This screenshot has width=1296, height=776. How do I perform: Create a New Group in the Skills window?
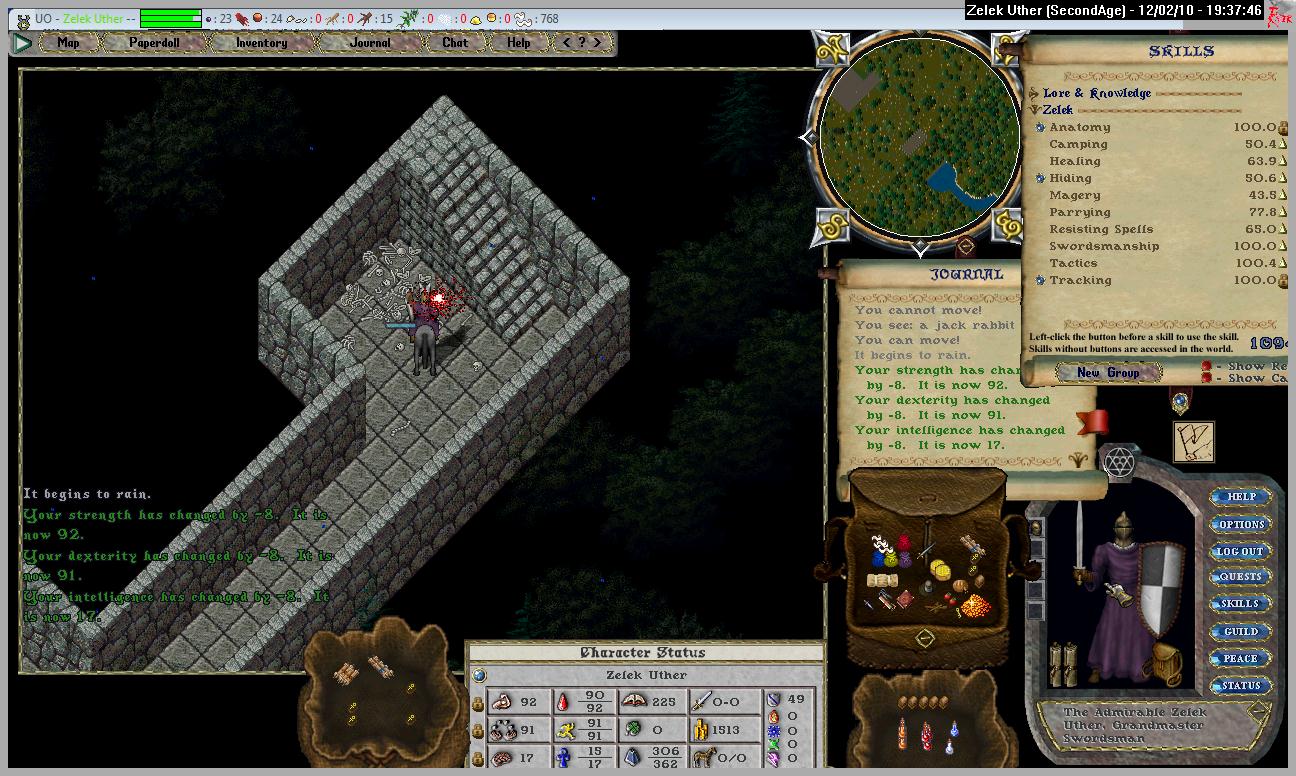(1108, 373)
